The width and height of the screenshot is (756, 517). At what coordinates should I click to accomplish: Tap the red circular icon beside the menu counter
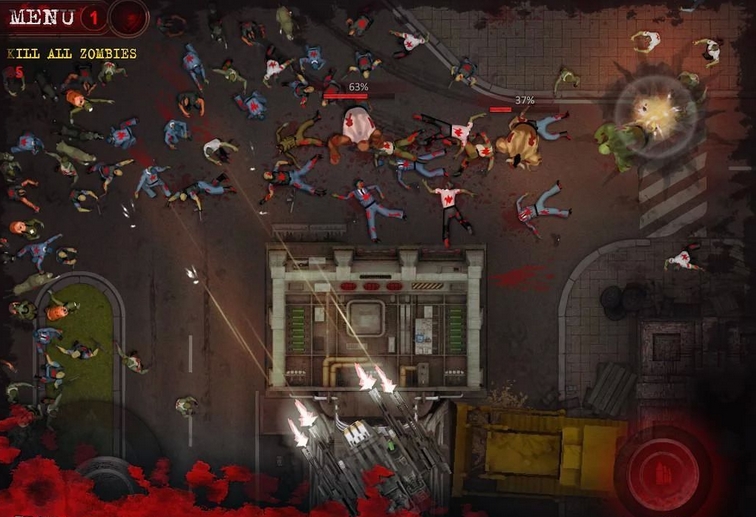[x=129, y=17]
